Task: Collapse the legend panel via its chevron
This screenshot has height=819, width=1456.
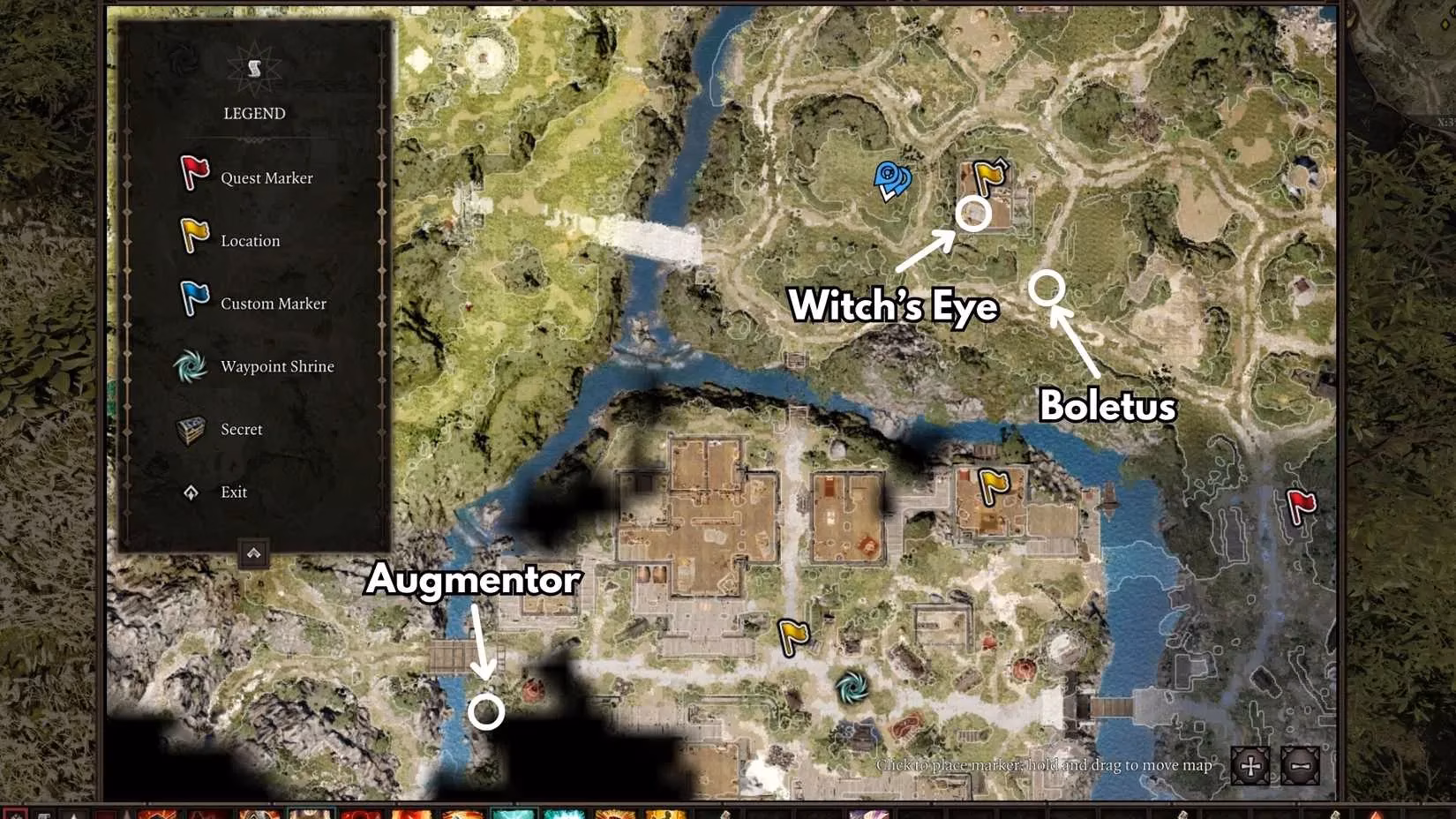Action: point(254,553)
